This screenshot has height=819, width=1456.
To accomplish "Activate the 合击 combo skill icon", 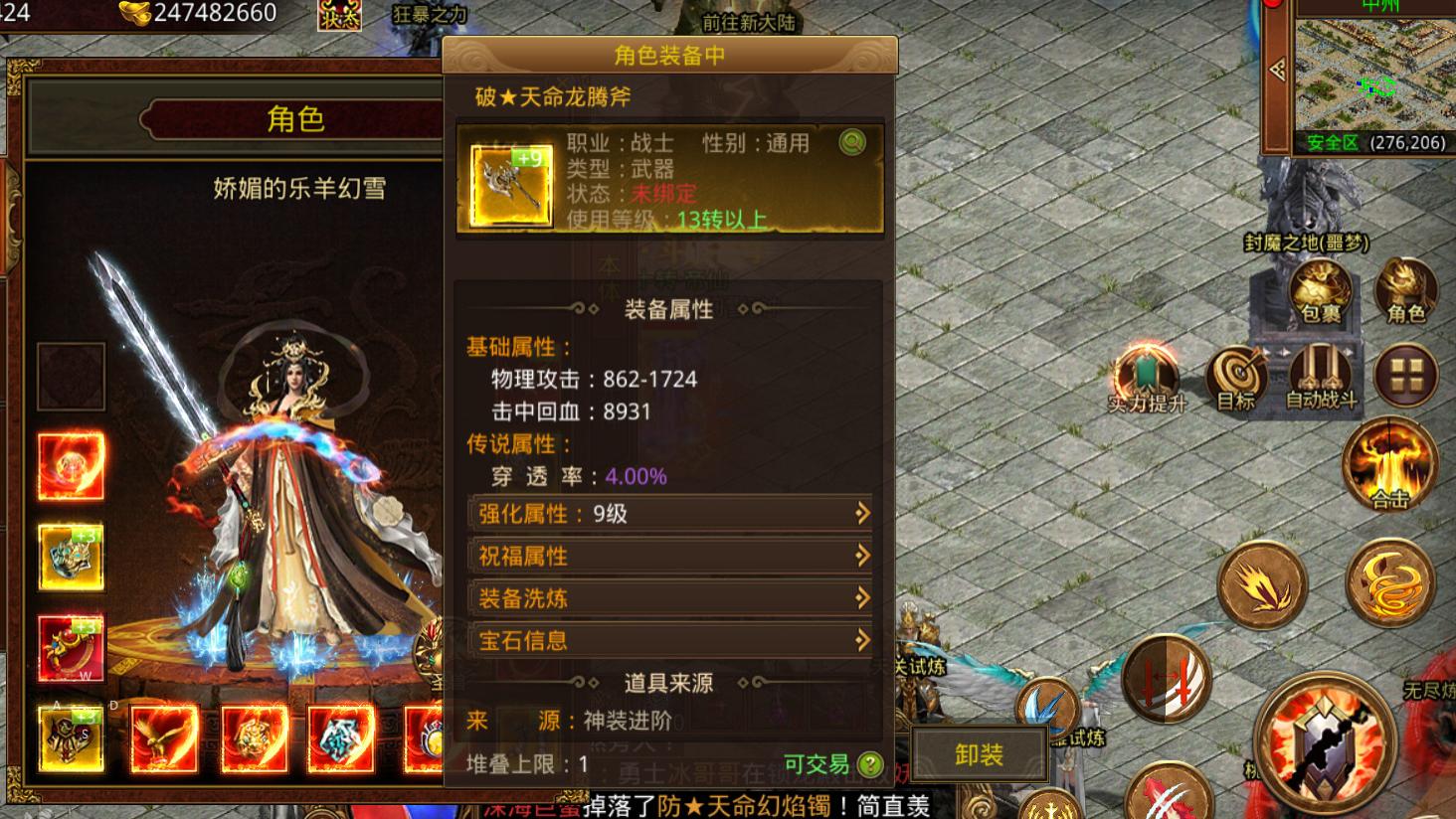I will (x=1389, y=462).
